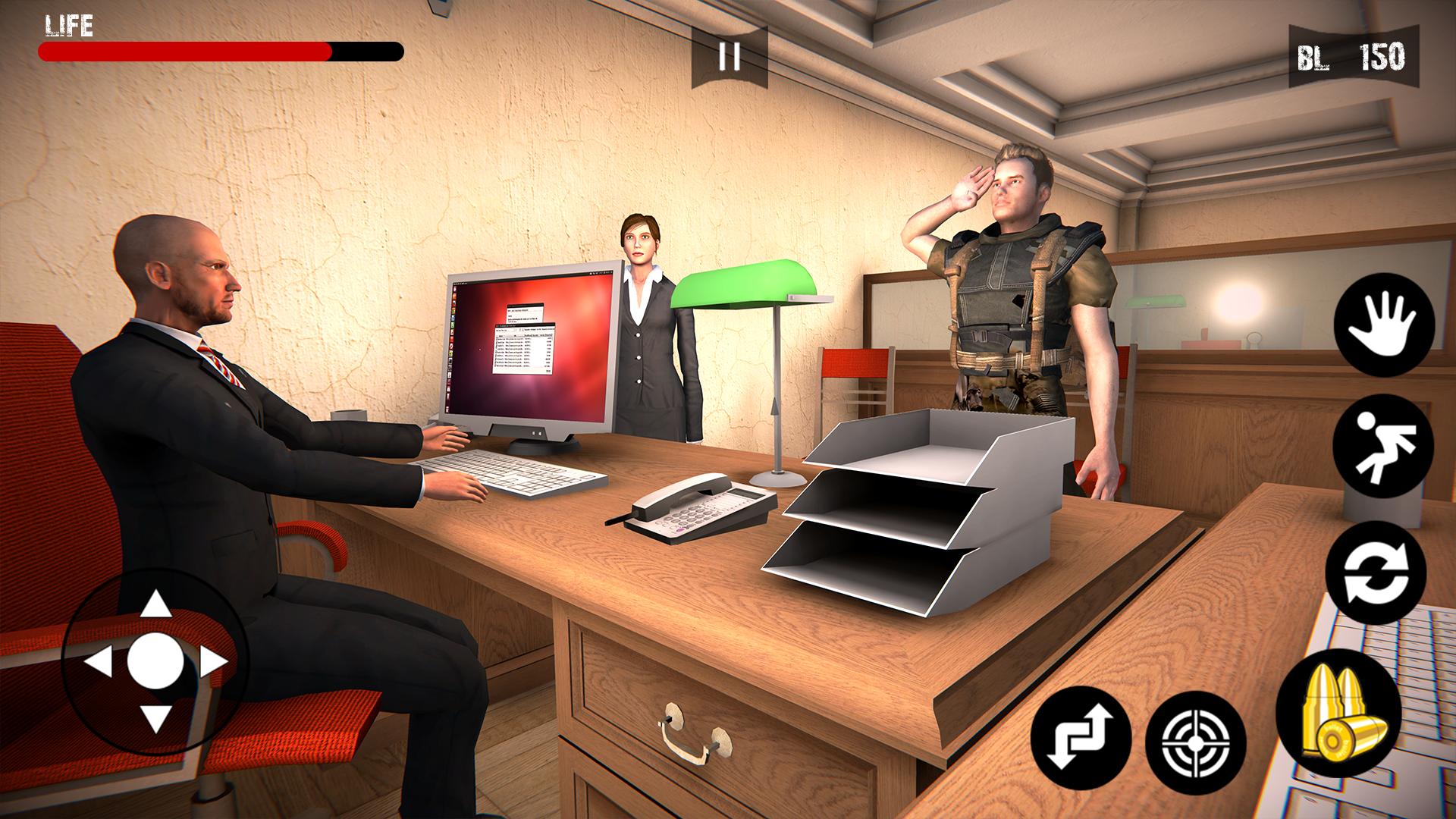Move forward with the D-pad up arrow
The width and height of the screenshot is (1456, 819).
(x=156, y=604)
